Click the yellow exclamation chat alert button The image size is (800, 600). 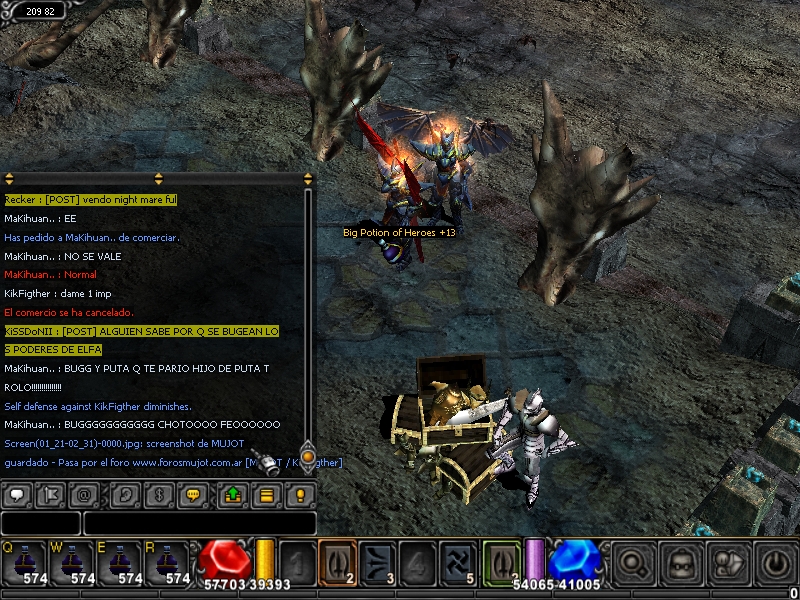(x=300, y=494)
